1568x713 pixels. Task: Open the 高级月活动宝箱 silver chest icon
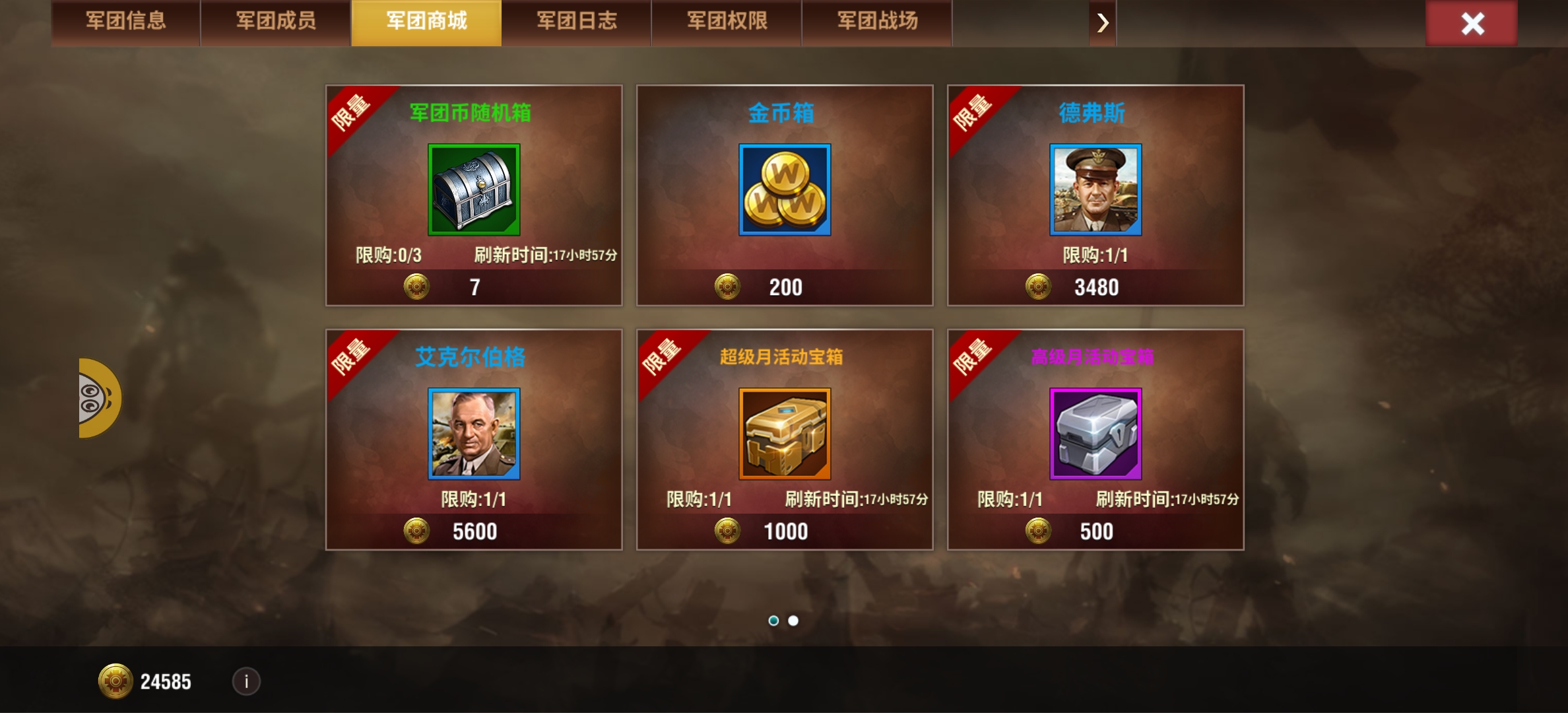pos(1095,434)
